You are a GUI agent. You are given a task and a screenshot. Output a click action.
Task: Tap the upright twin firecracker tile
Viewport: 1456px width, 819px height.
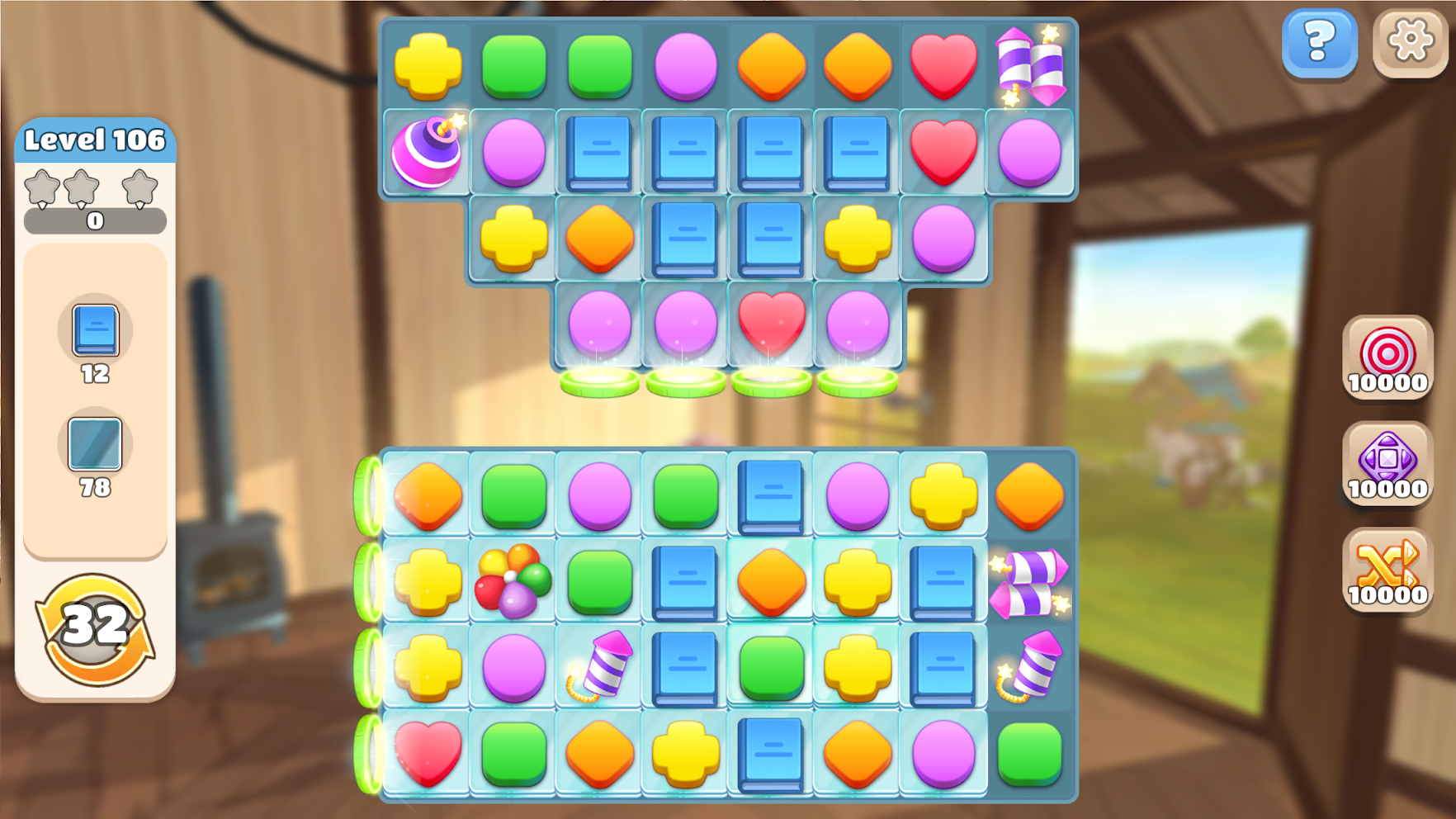pyautogui.click(x=1029, y=66)
